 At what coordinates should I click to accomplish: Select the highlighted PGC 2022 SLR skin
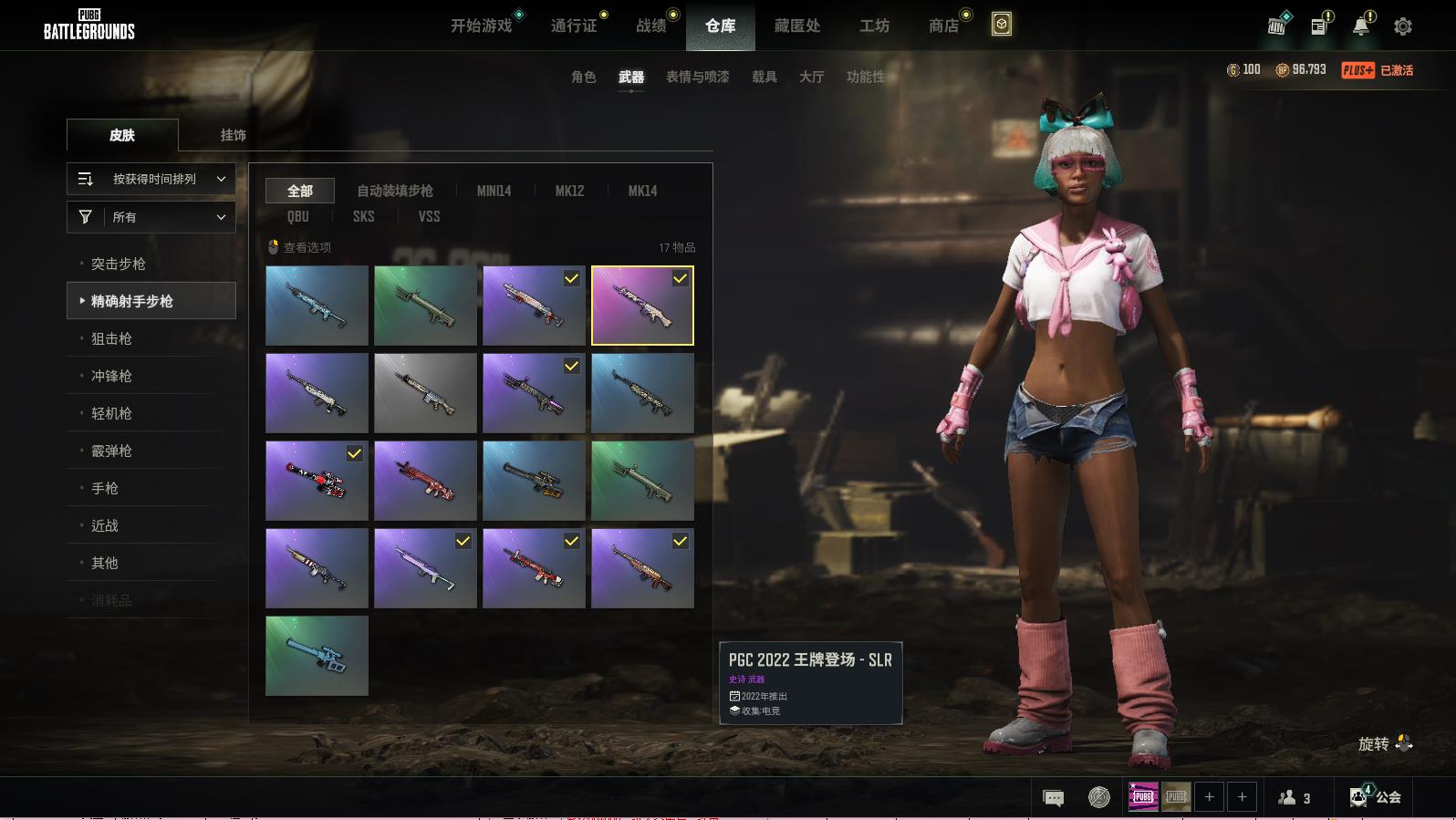point(642,306)
